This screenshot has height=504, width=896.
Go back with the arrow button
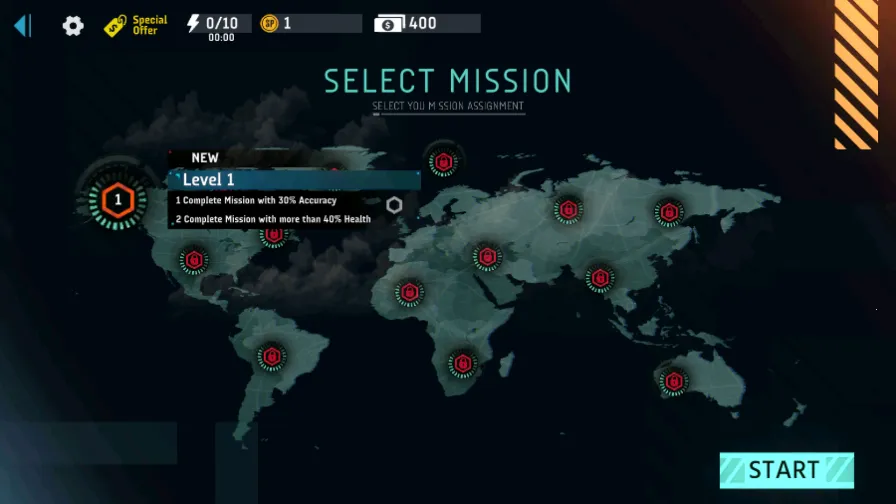coord(22,25)
